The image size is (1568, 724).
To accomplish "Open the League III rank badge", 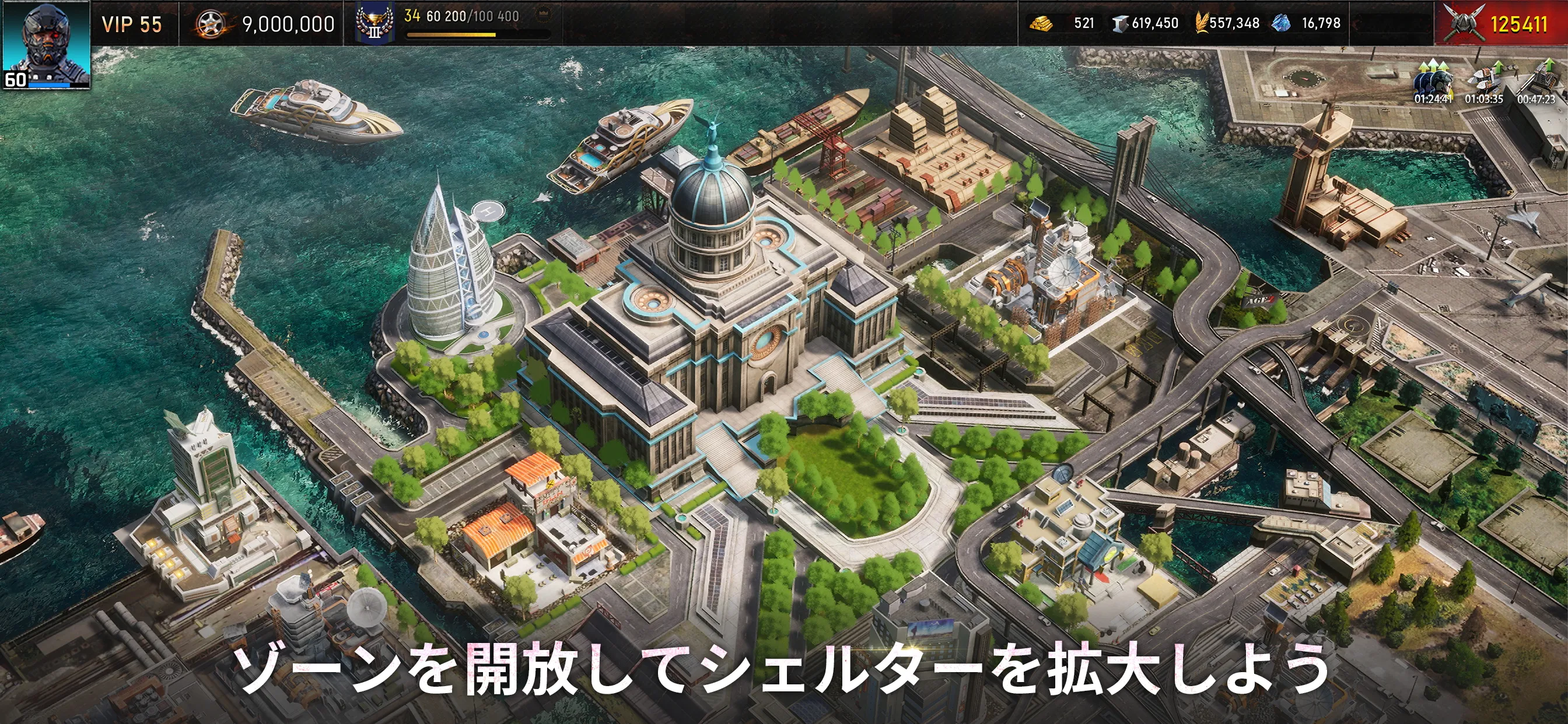I will [x=374, y=23].
